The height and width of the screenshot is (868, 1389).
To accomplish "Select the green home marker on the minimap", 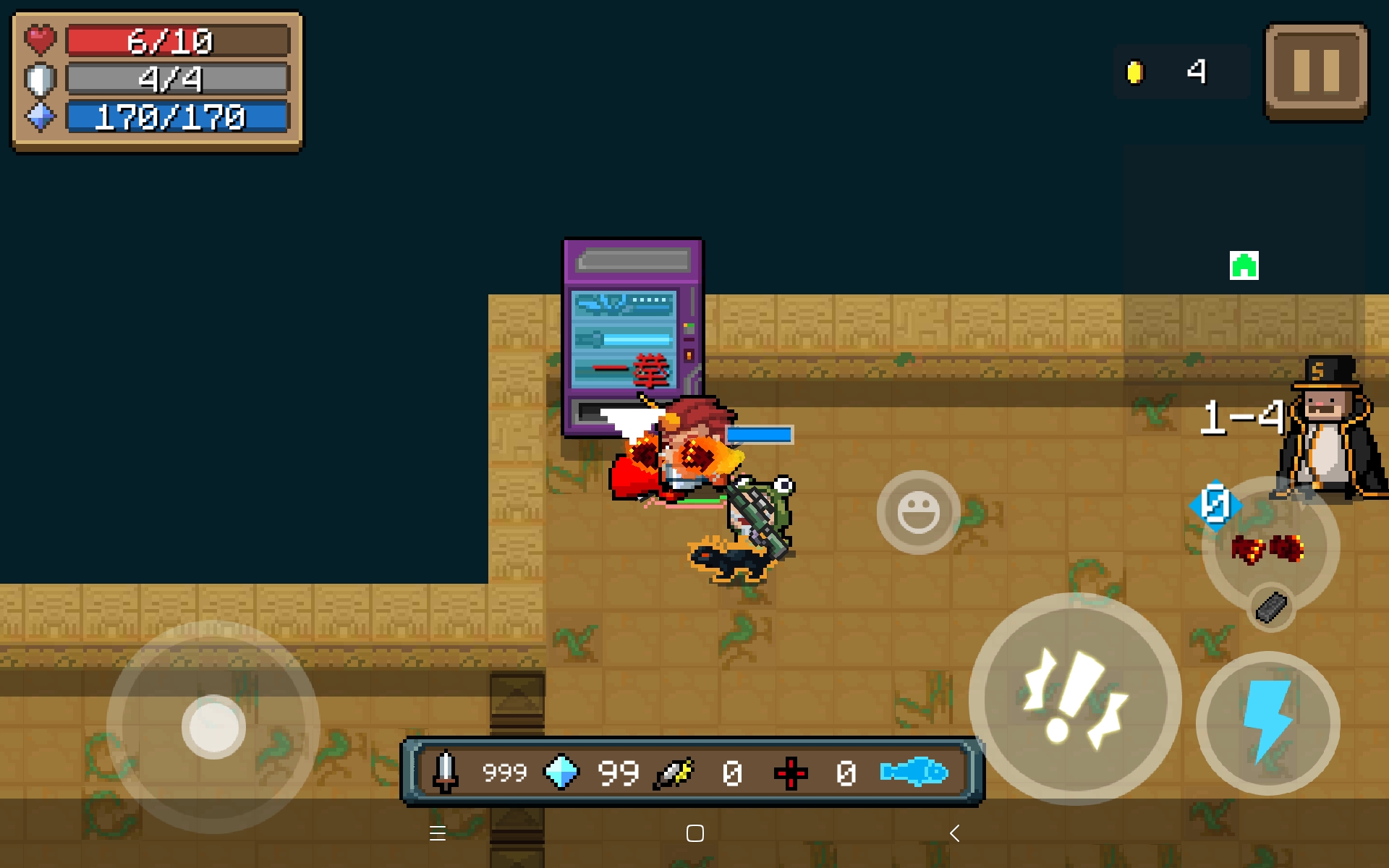I will 1244,265.
